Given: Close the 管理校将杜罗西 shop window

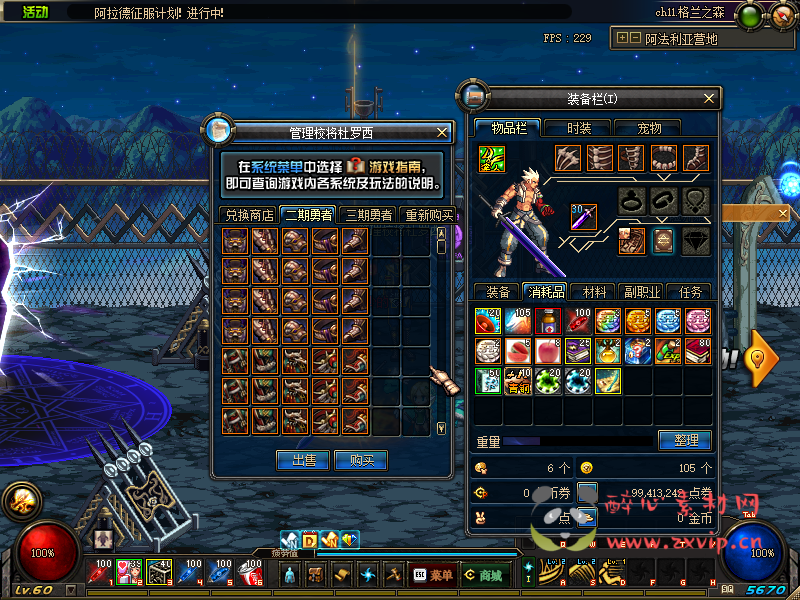Looking at the screenshot, I should [442, 132].
